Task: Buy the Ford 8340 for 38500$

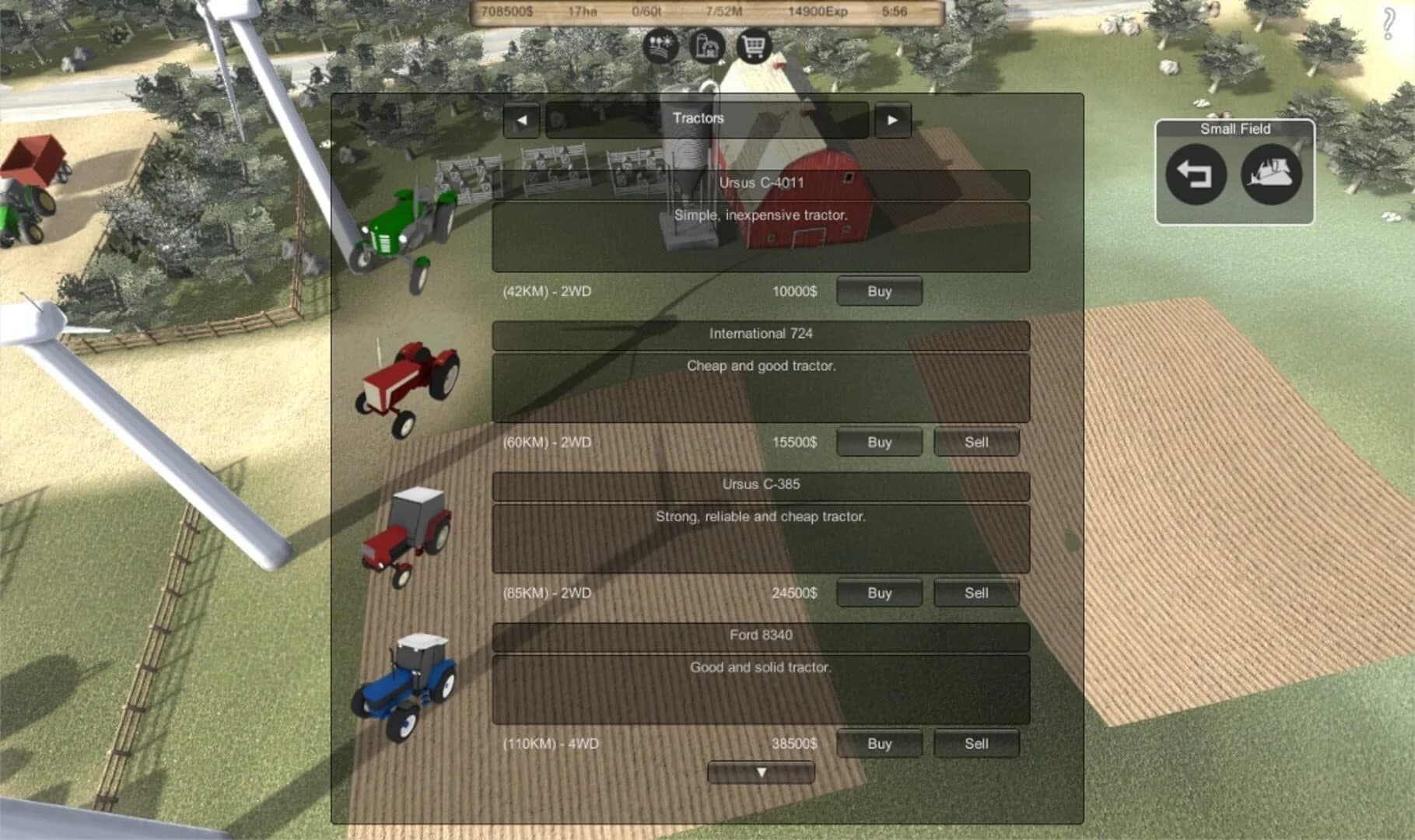Action: (x=878, y=744)
